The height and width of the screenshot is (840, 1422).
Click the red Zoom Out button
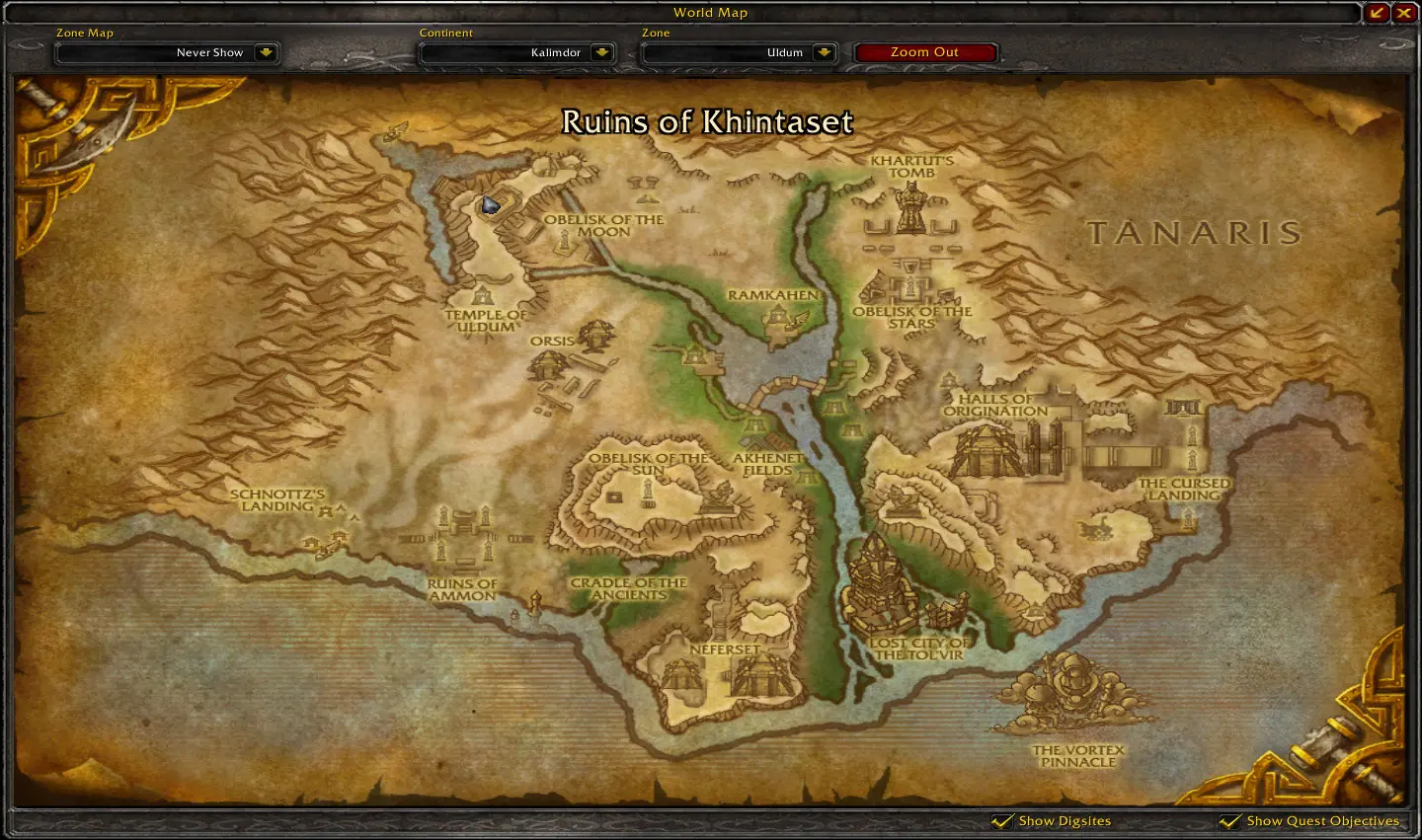(x=924, y=52)
